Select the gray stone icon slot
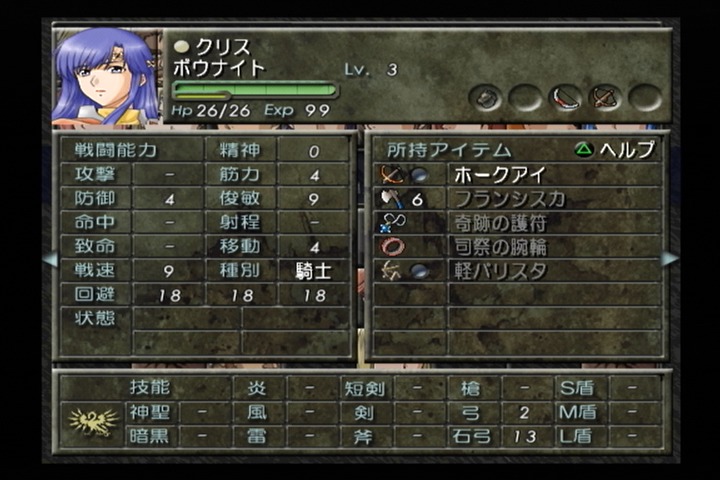 coord(487,97)
